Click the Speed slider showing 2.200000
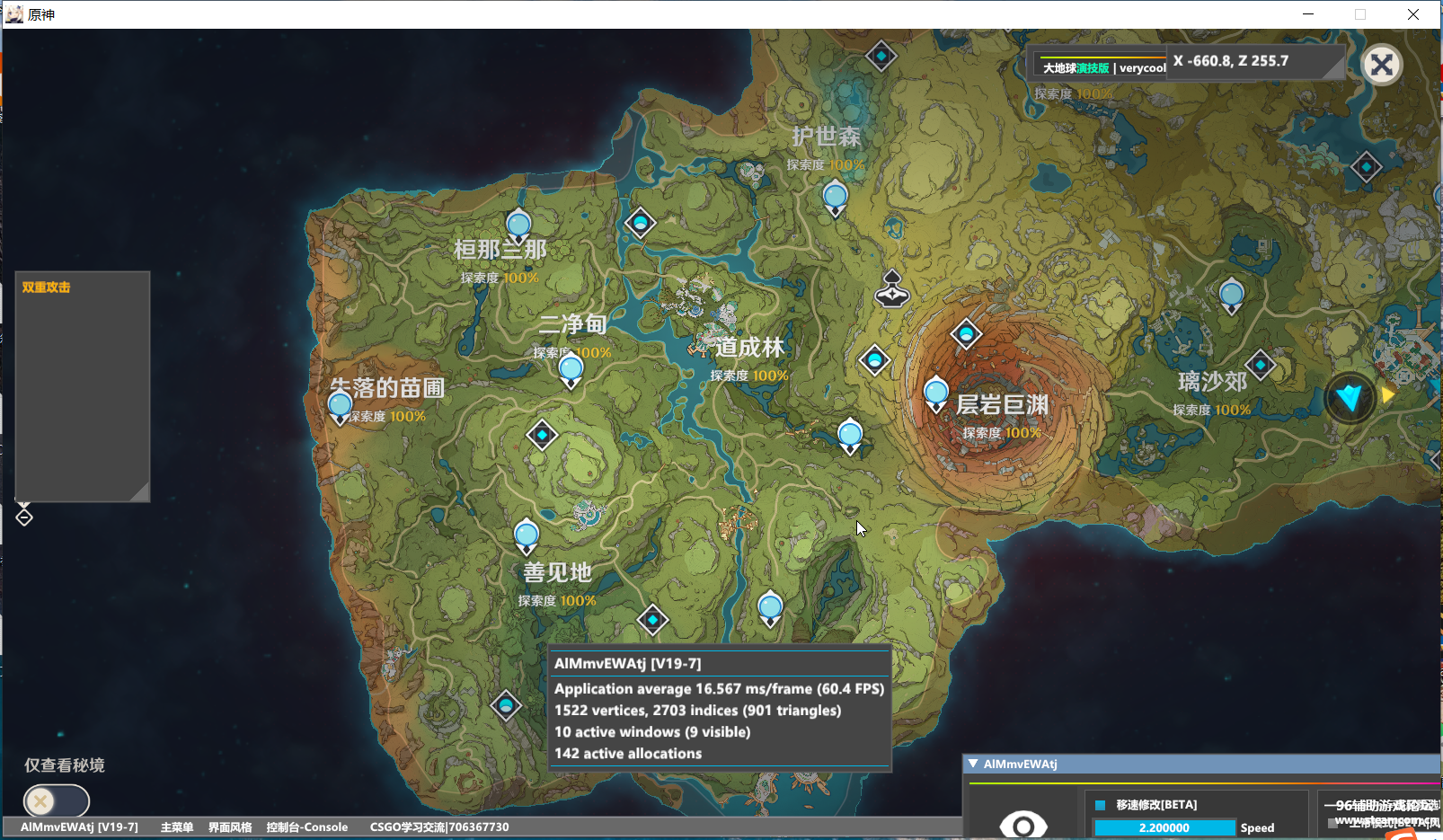1443x840 pixels. click(1164, 827)
